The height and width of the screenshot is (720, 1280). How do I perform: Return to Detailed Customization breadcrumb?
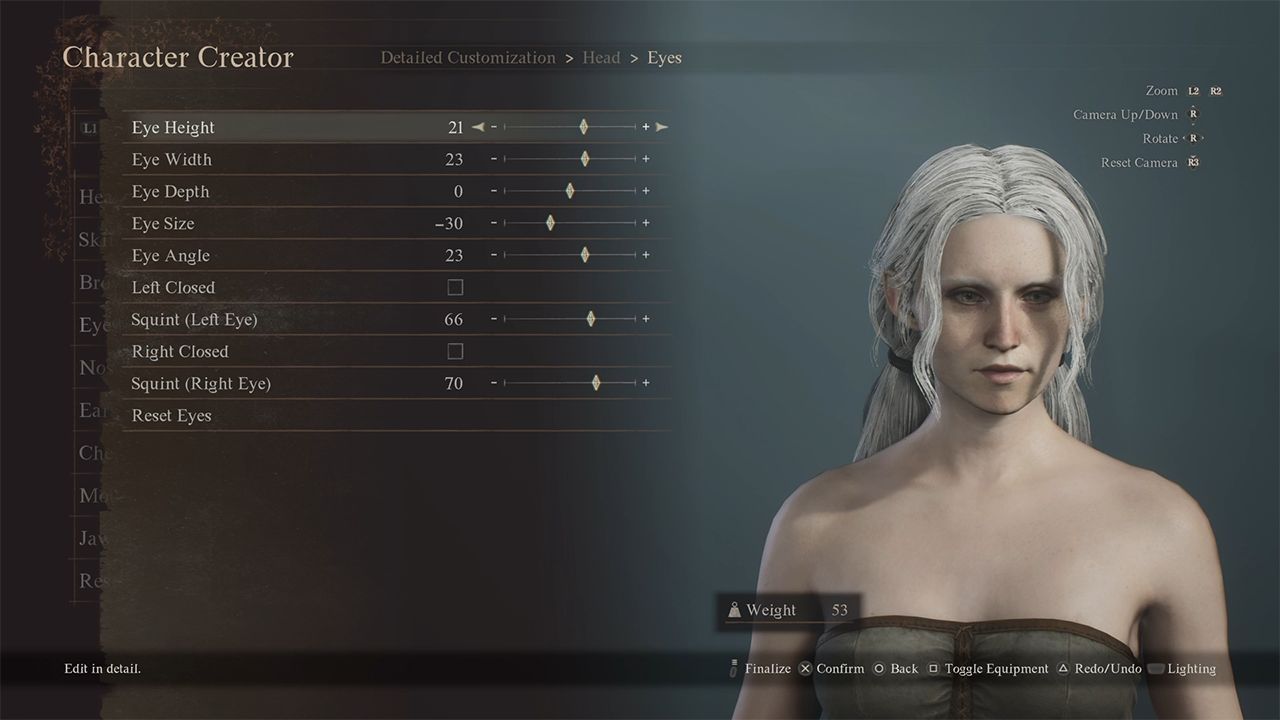(467, 58)
